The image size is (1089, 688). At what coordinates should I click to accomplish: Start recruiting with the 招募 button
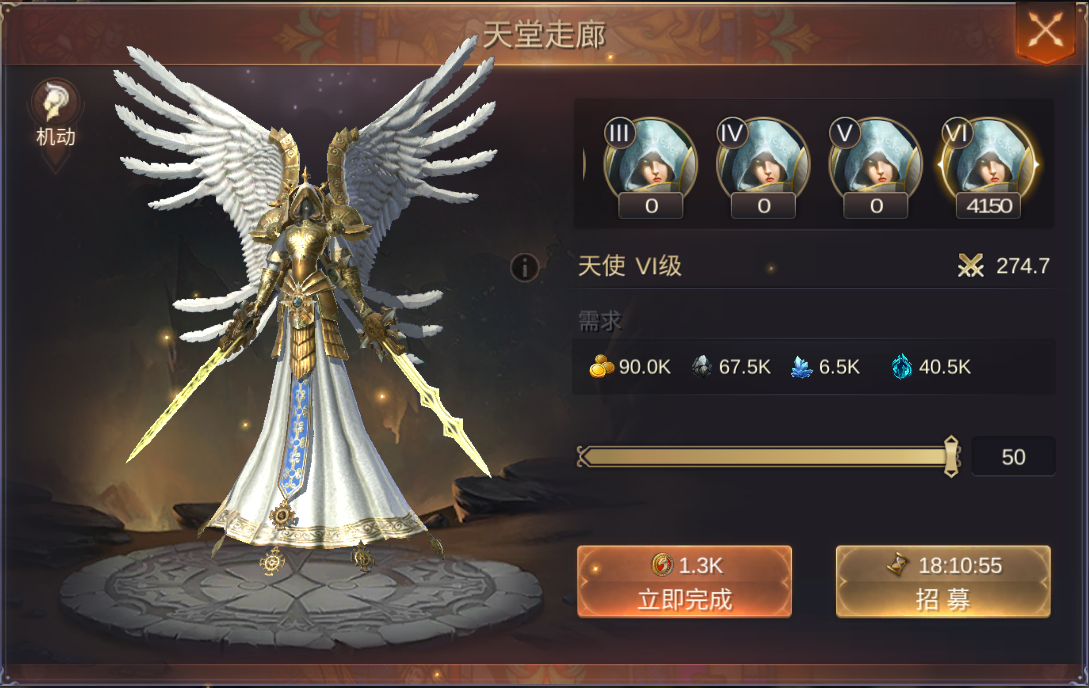[943, 581]
